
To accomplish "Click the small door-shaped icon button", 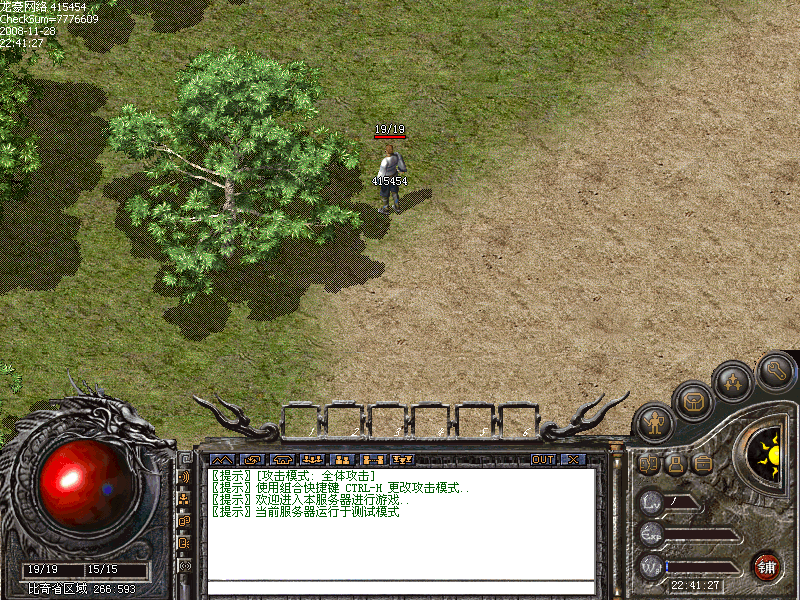I will click(649, 464).
